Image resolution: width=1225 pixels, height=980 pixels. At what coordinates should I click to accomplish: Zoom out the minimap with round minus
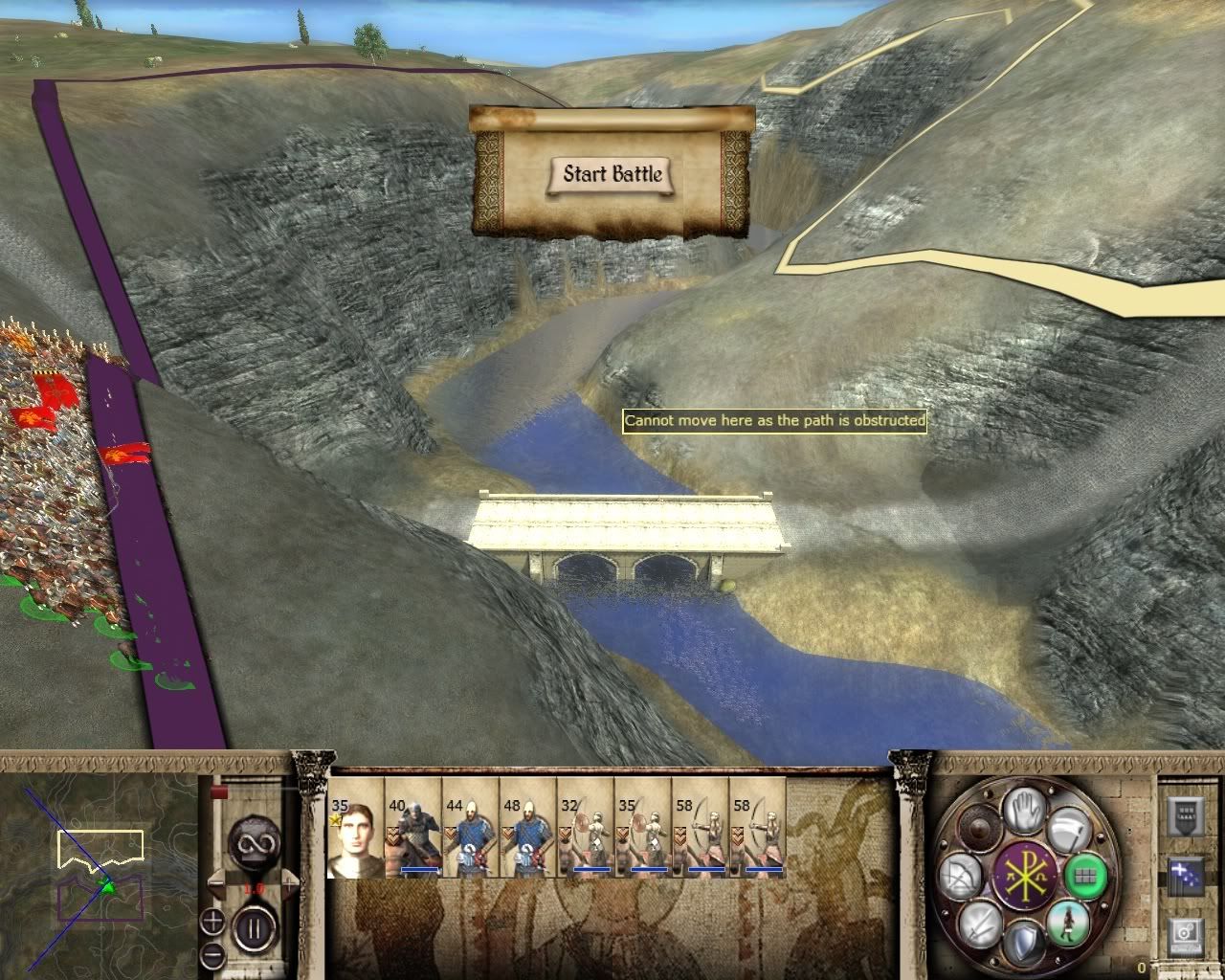(x=213, y=953)
